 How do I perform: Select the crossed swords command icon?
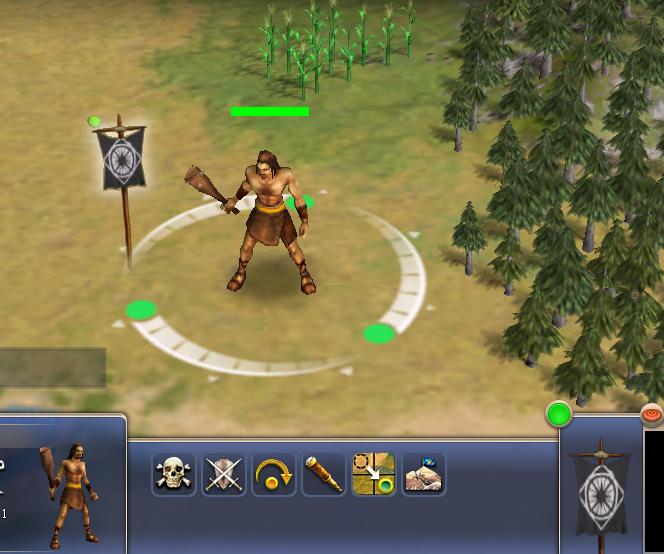[x=224, y=474]
